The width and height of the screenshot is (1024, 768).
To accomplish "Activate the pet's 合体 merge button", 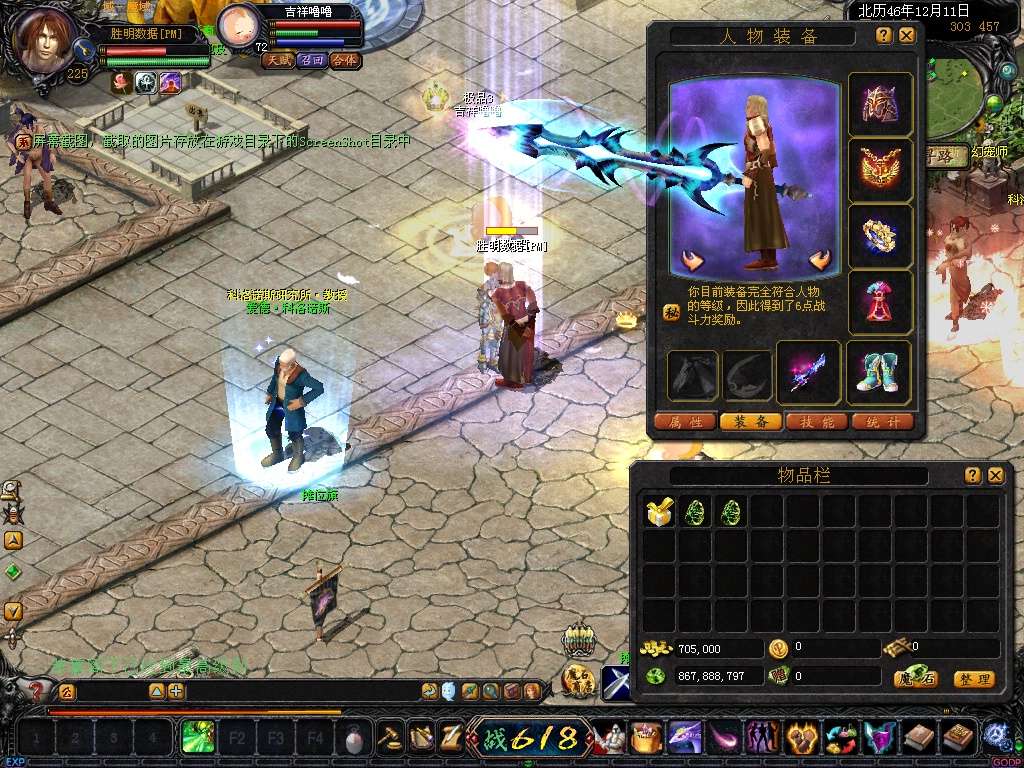I will pos(345,60).
